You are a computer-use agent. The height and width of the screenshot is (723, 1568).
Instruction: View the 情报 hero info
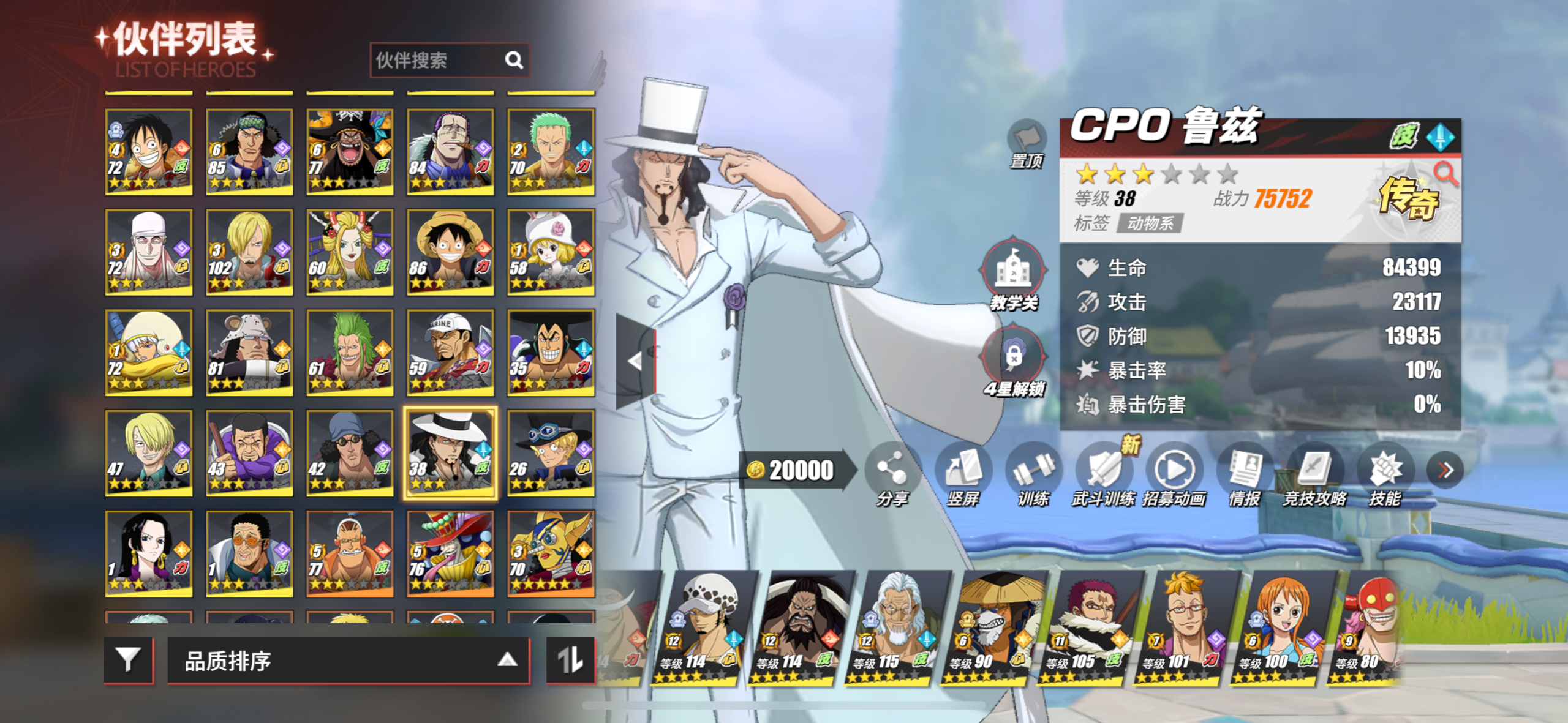(x=1245, y=474)
